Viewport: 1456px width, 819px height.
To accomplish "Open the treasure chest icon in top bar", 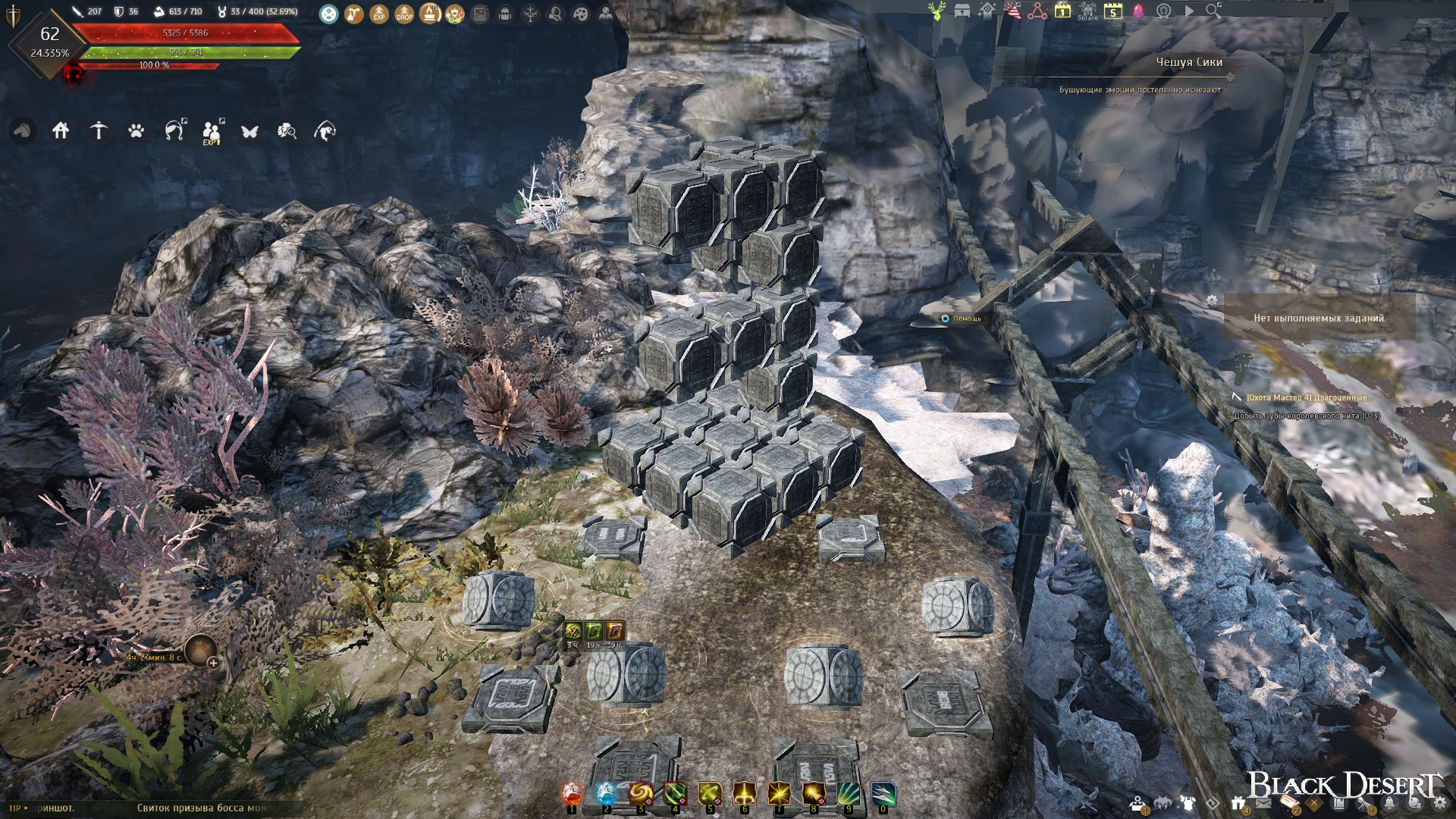I will (x=962, y=11).
